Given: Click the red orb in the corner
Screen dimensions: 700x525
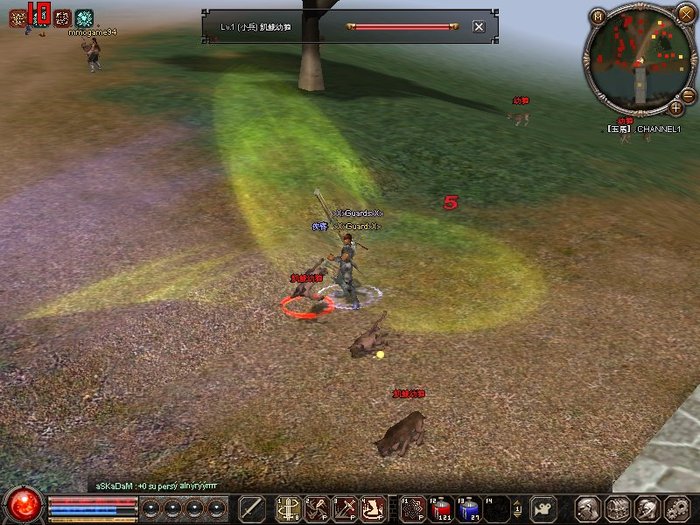Looking at the screenshot, I should pyautogui.click(x=24, y=506).
